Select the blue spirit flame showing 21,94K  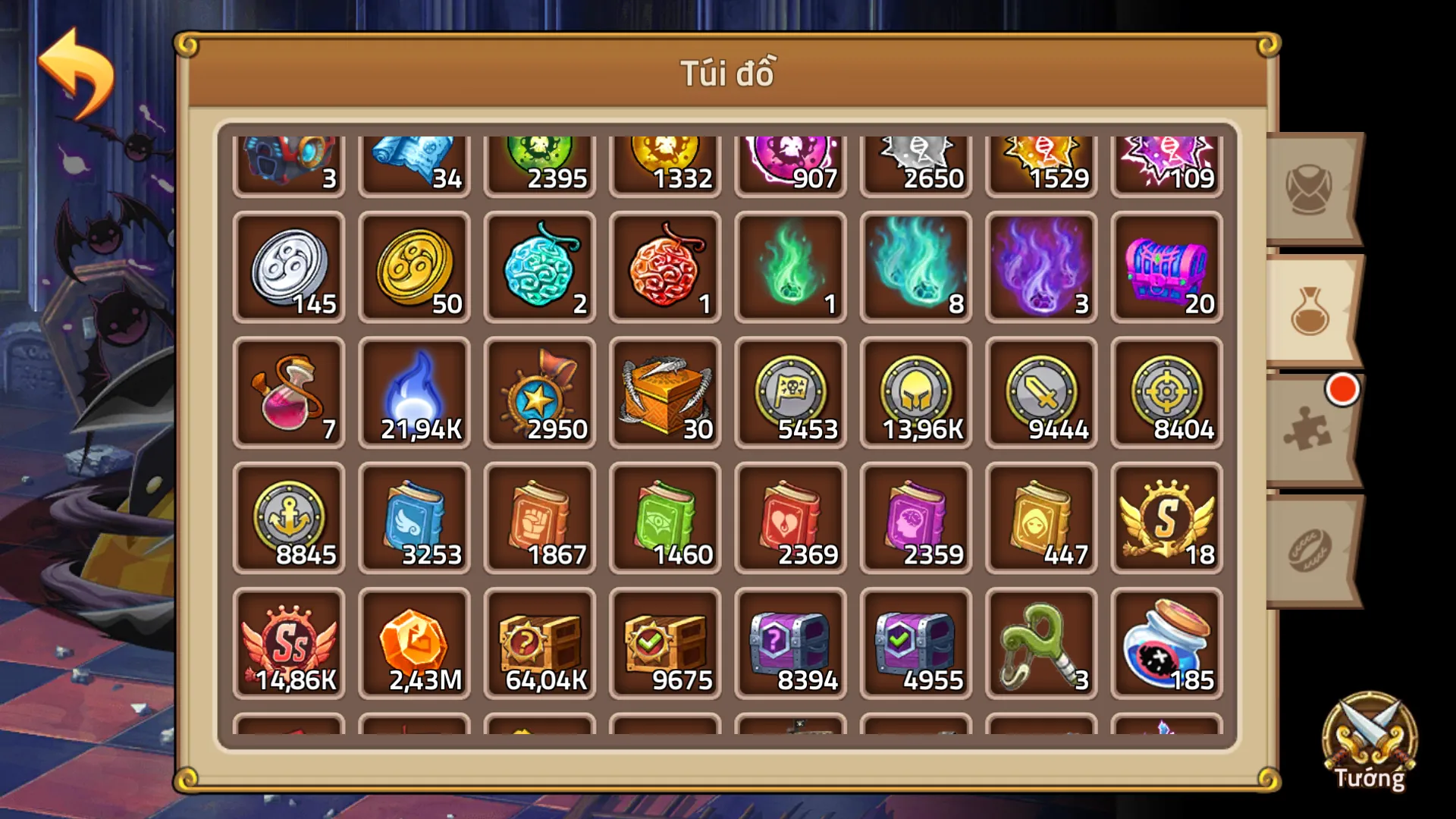tap(414, 393)
